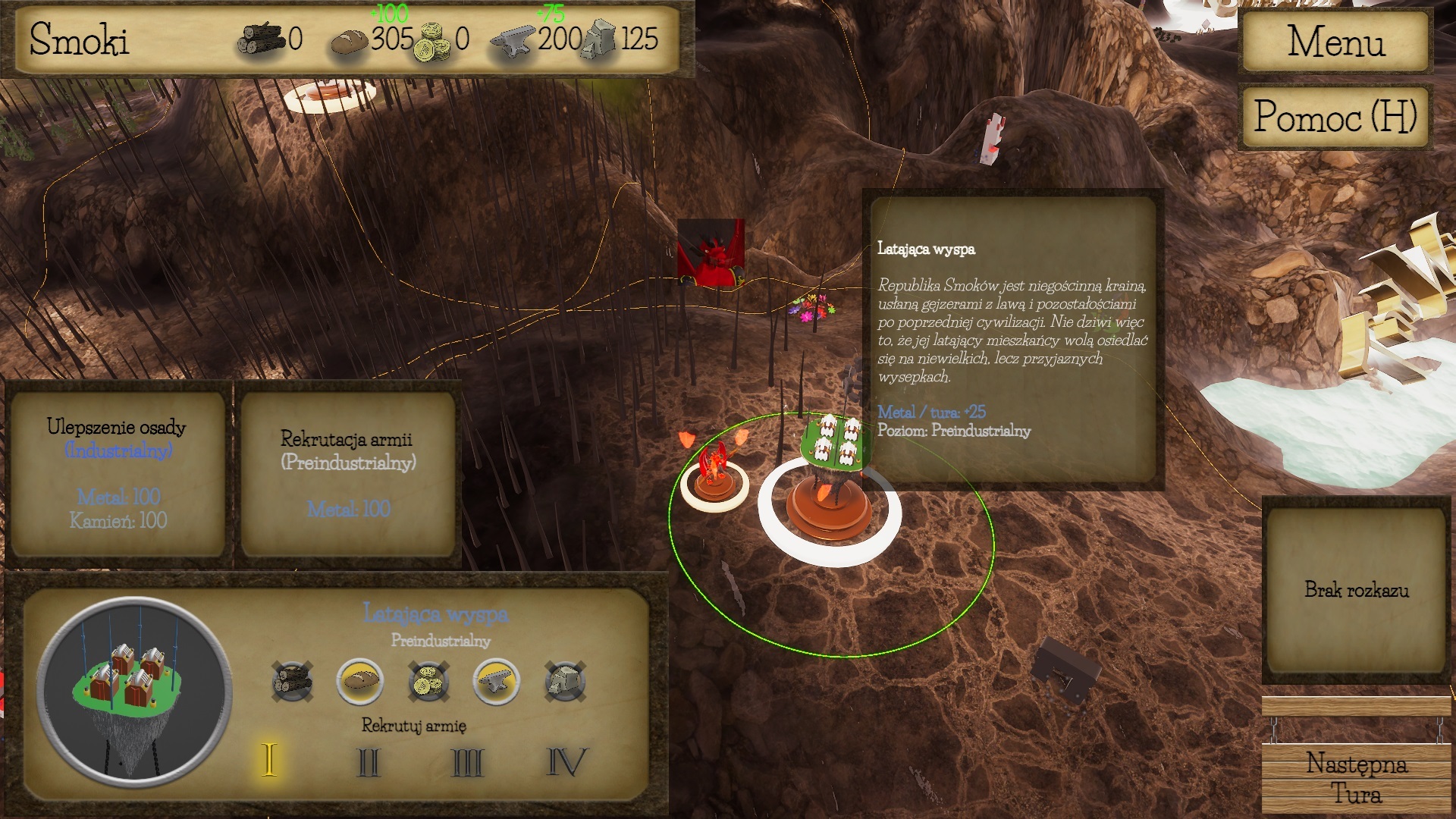
Task: Open Pomoc (H) help panel
Action: click(x=1335, y=117)
